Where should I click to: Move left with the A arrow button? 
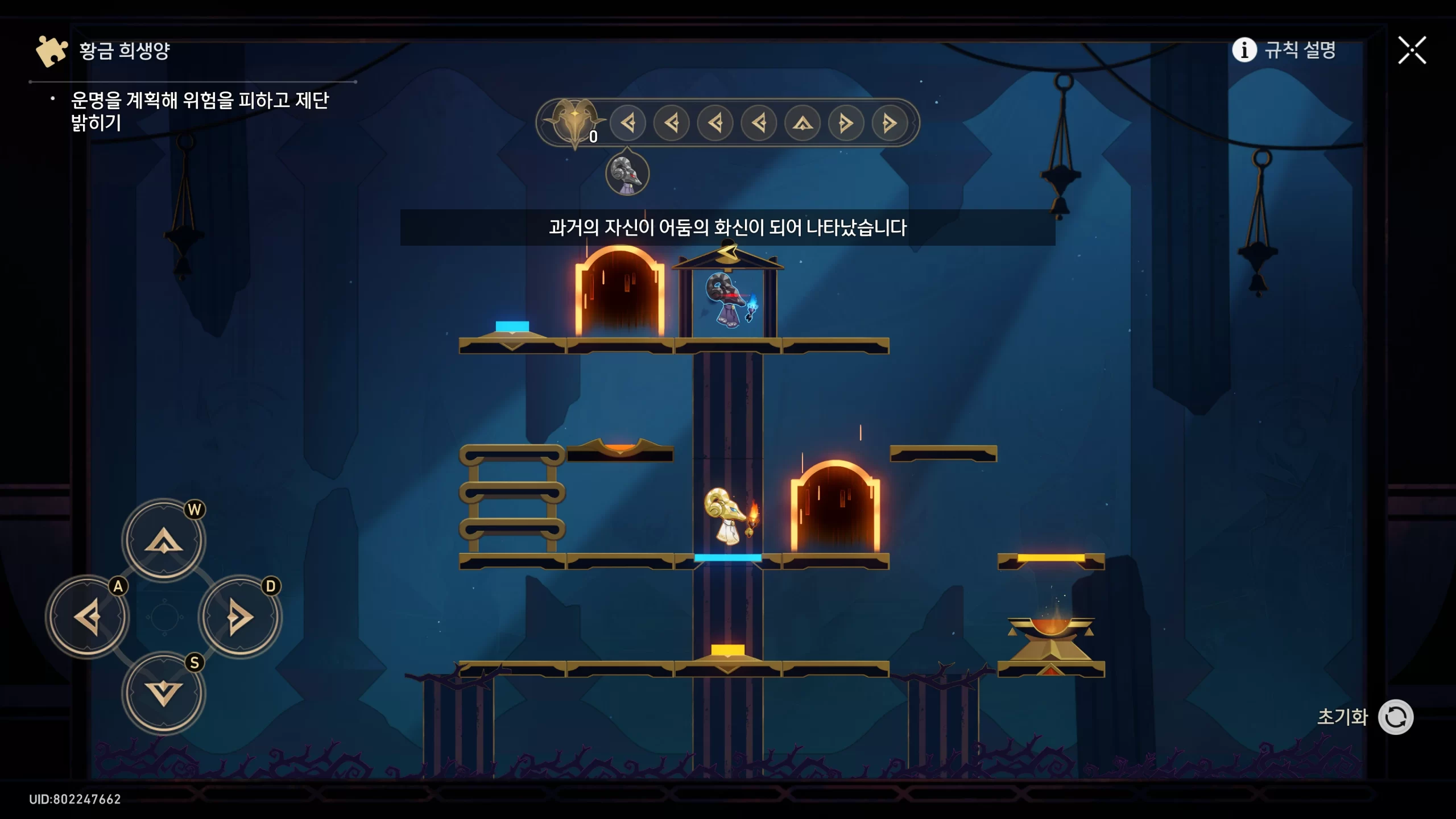click(x=88, y=617)
